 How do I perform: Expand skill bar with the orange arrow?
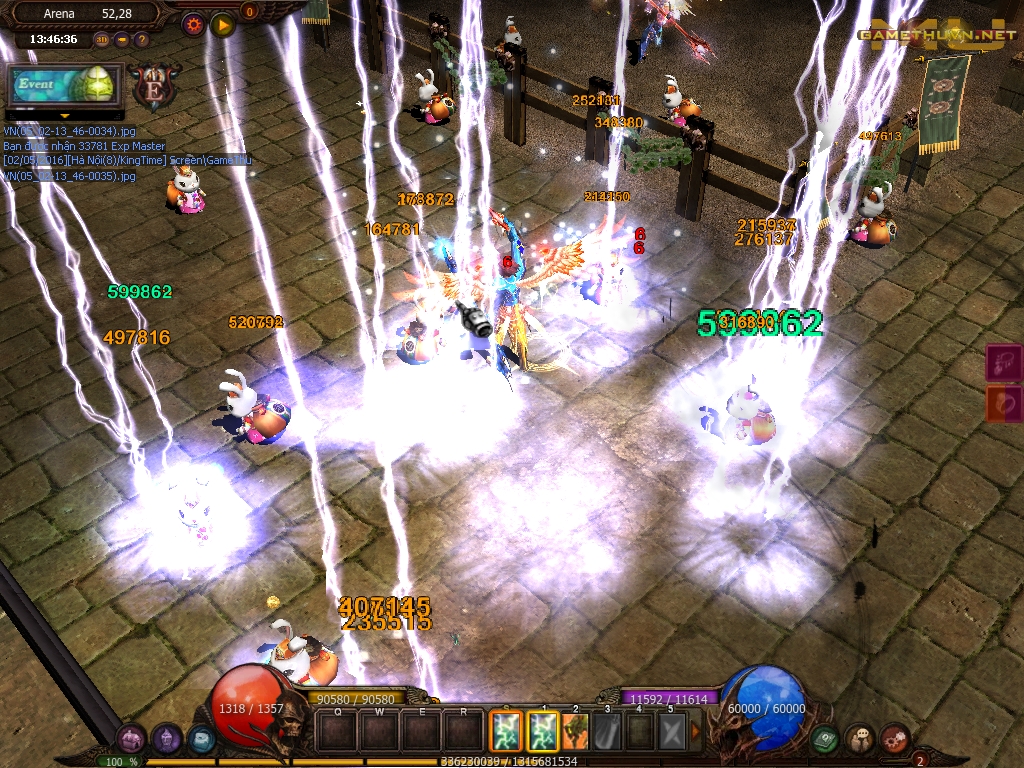[x=696, y=730]
